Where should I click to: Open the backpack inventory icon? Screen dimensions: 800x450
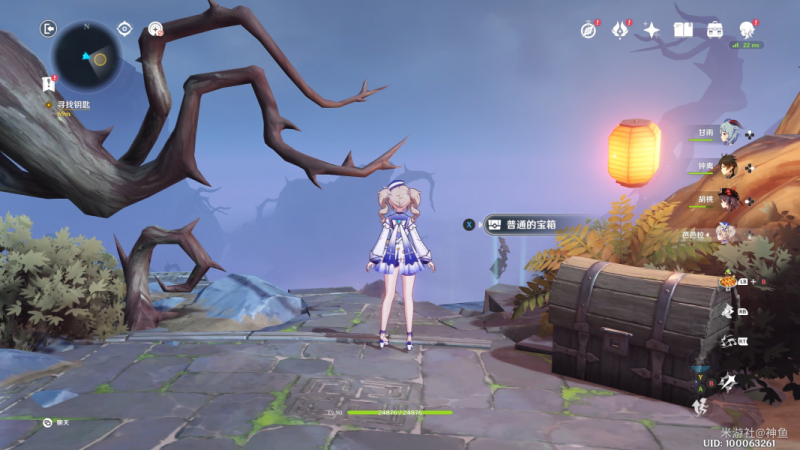coord(715,30)
